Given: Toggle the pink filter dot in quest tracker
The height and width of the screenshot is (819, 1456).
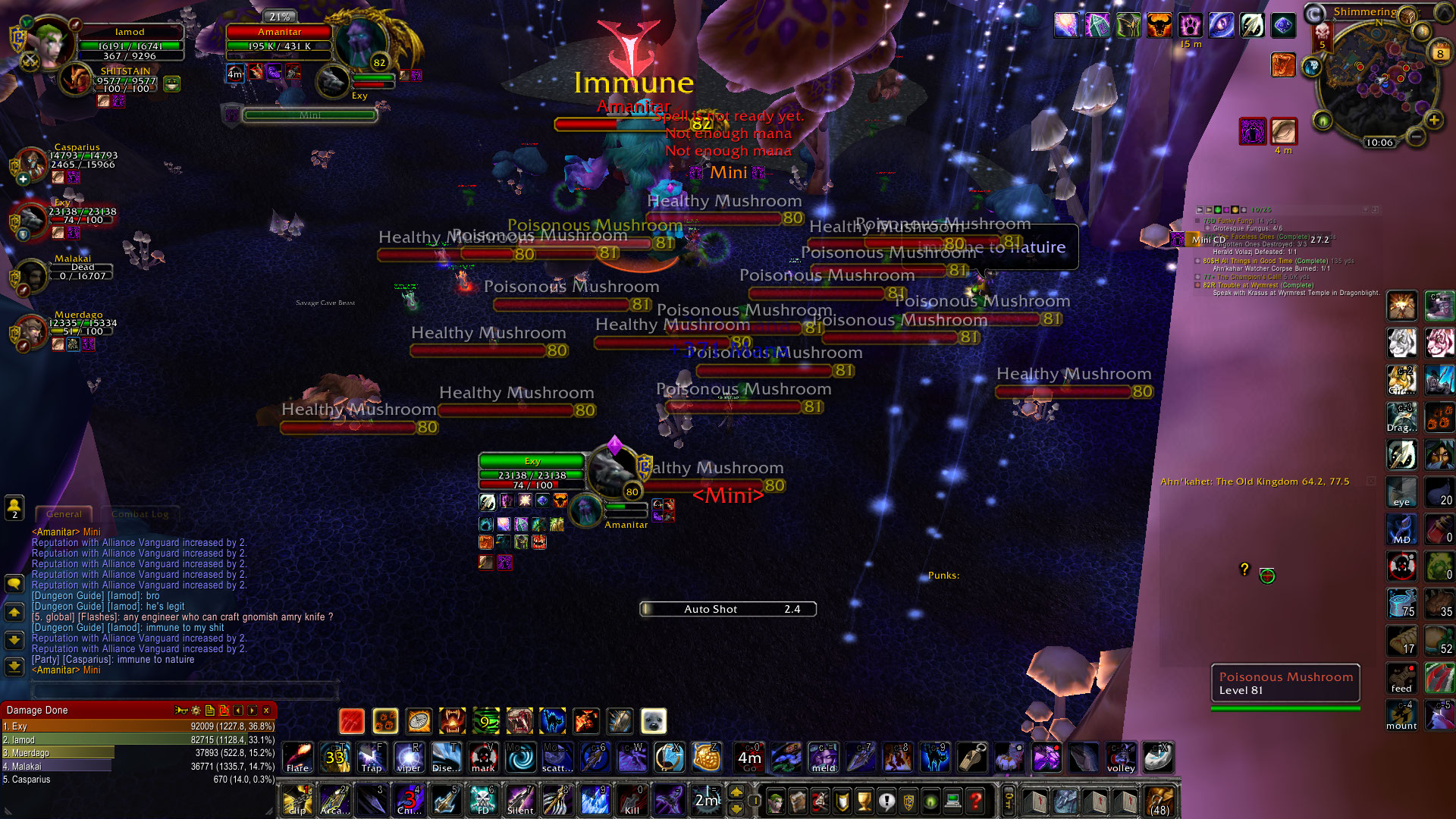Looking at the screenshot, I should [x=1226, y=210].
